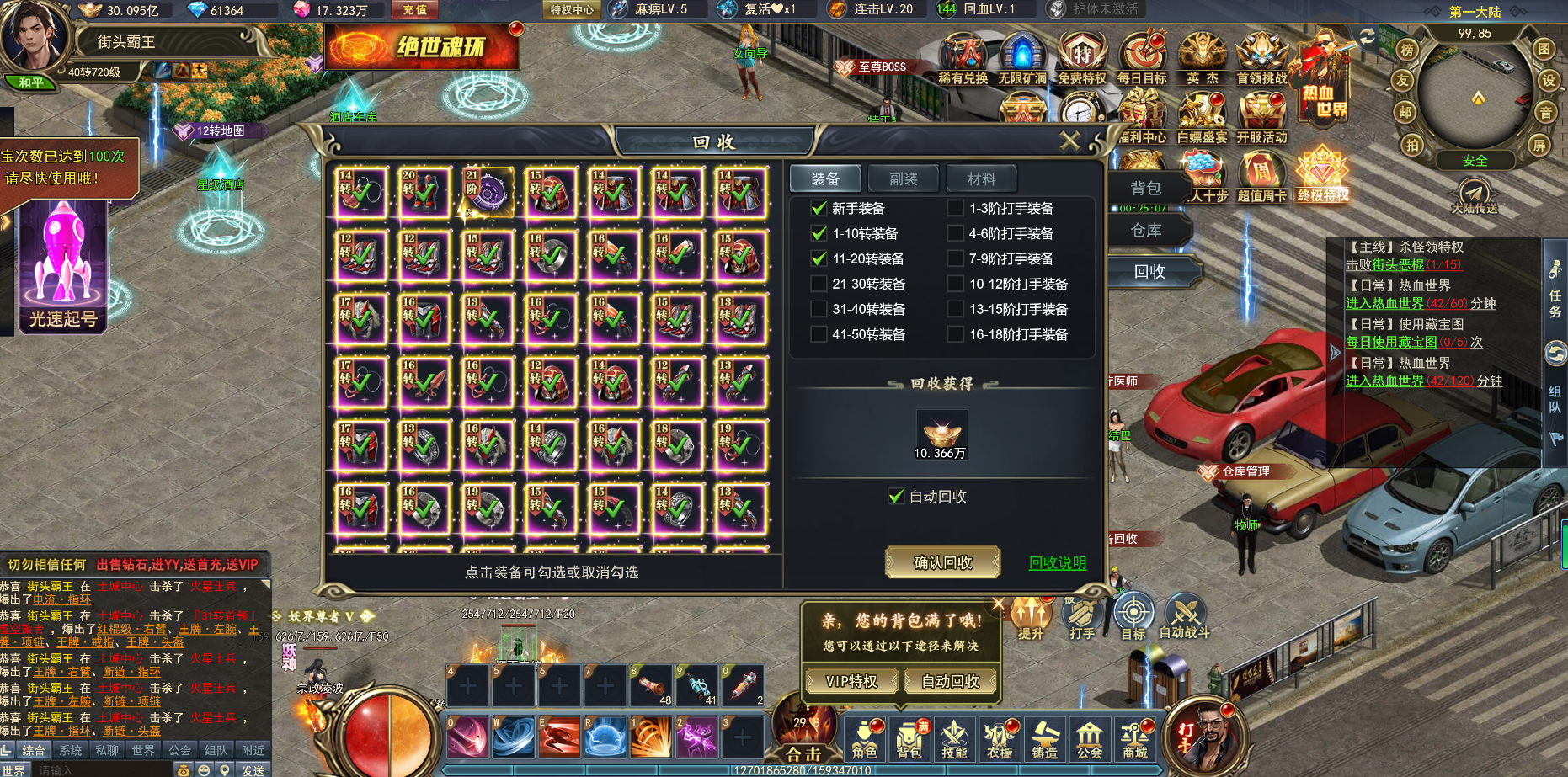Click the 充值 recharge button

coord(414,10)
